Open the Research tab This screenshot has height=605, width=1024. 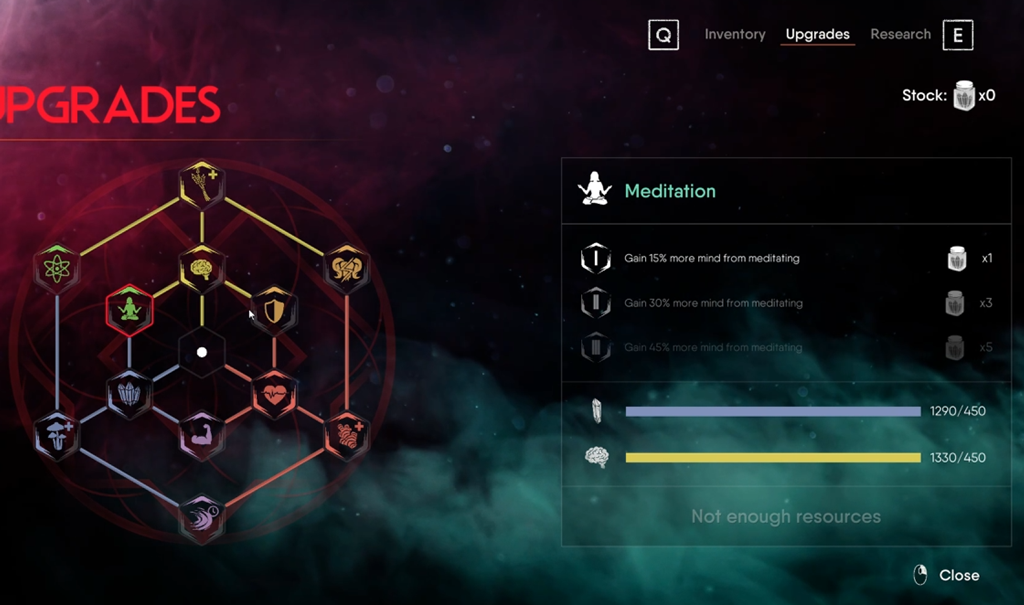pyautogui.click(x=900, y=34)
